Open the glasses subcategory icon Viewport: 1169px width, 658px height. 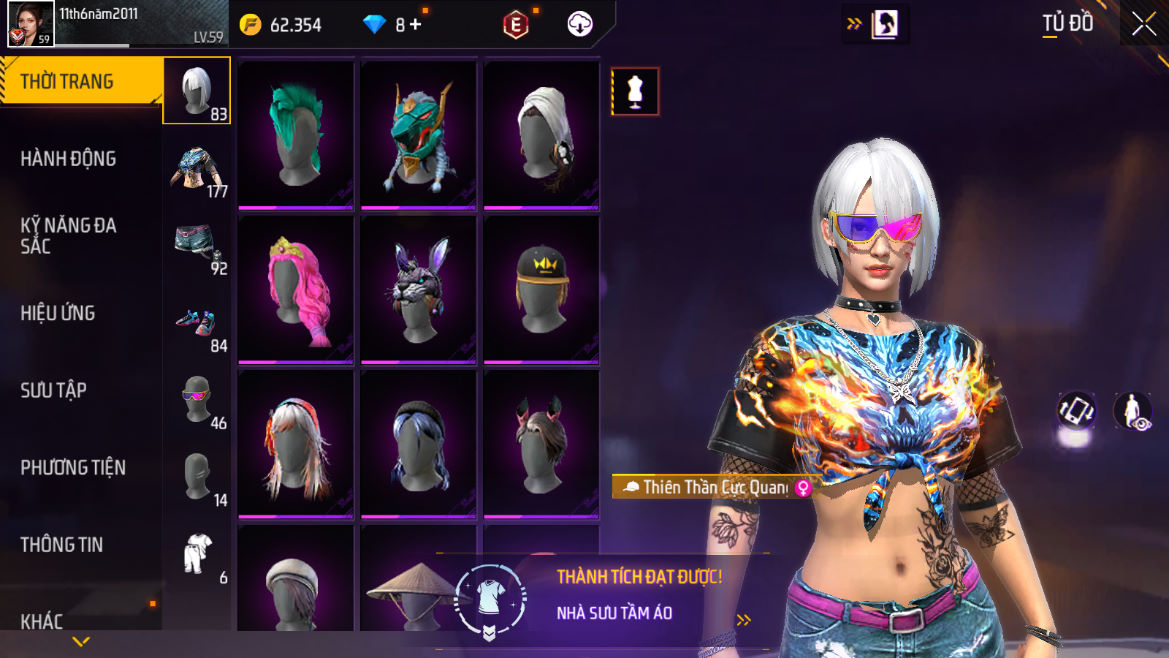pyautogui.click(x=196, y=400)
